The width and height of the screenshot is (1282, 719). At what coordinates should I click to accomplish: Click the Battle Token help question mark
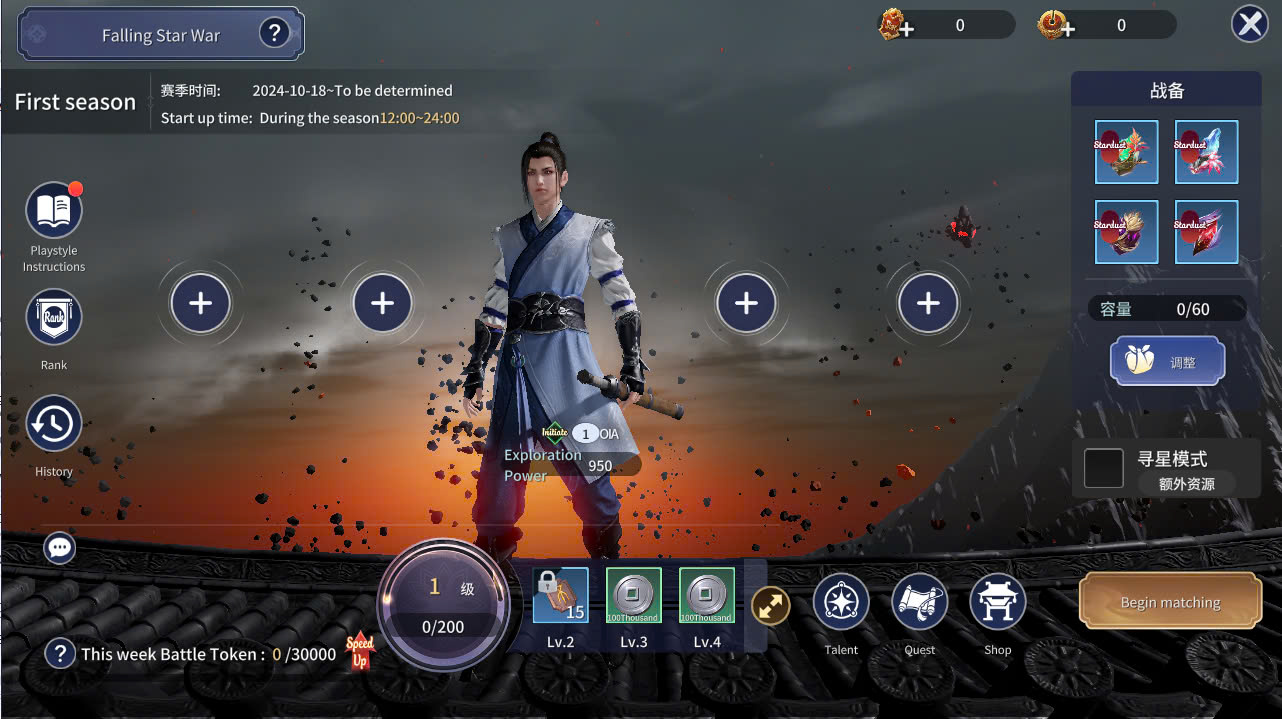point(60,654)
